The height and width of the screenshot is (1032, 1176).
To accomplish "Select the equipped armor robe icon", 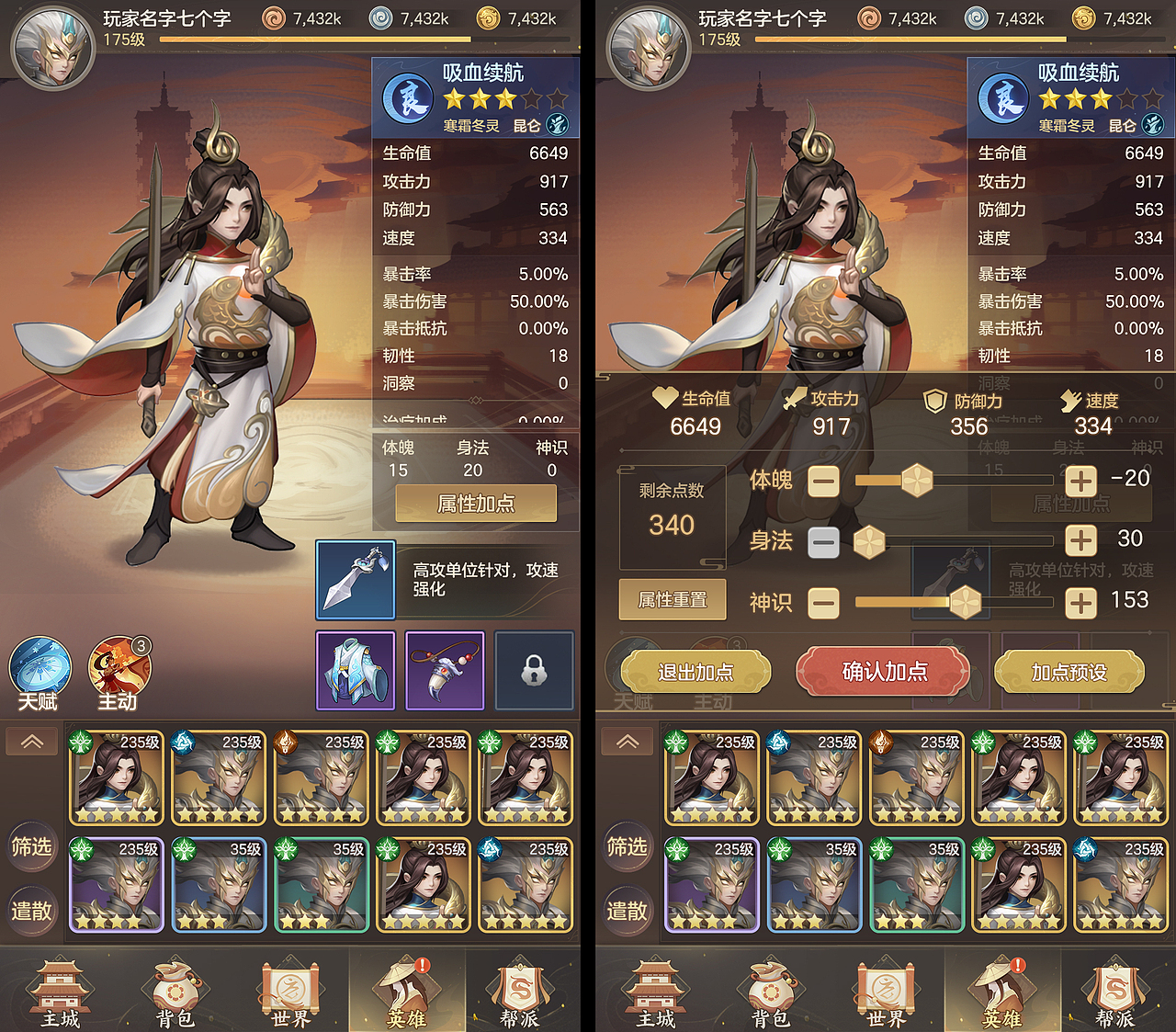I will (355, 670).
